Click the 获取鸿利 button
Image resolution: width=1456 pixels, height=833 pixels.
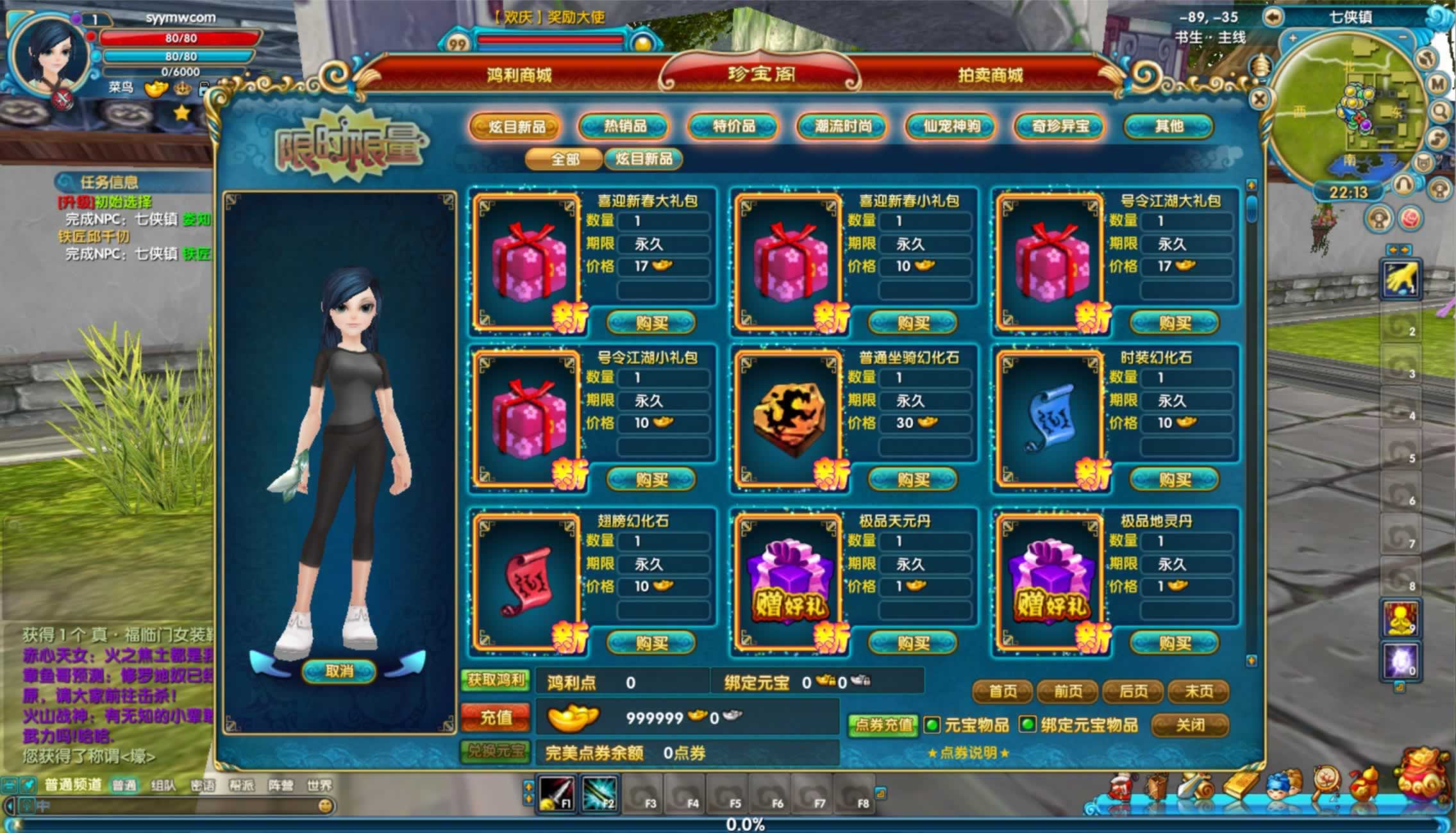(x=496, y=680)
